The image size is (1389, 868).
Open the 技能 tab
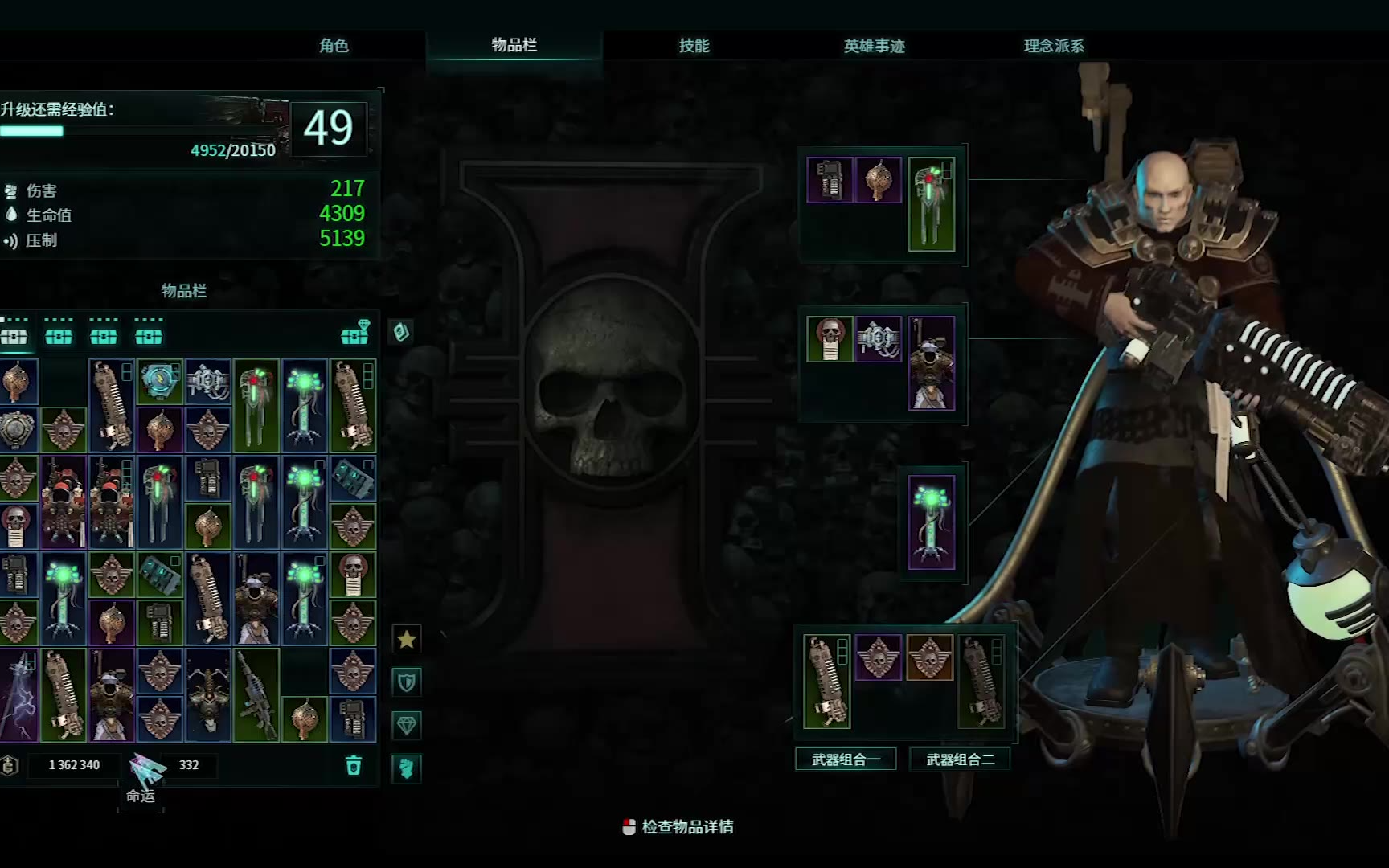coord(694,46)
